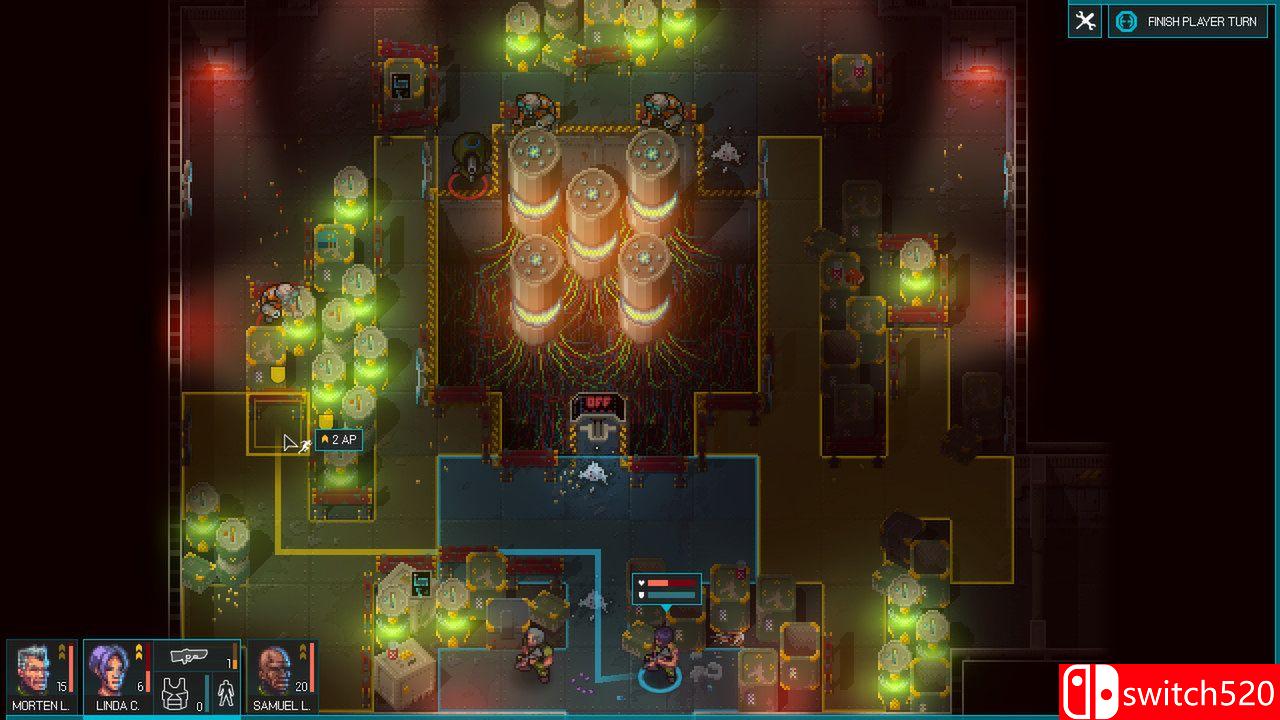Click the enemy's blue shield bar
The width and height of the screenshot is (1280, 720).
[671, 595]
